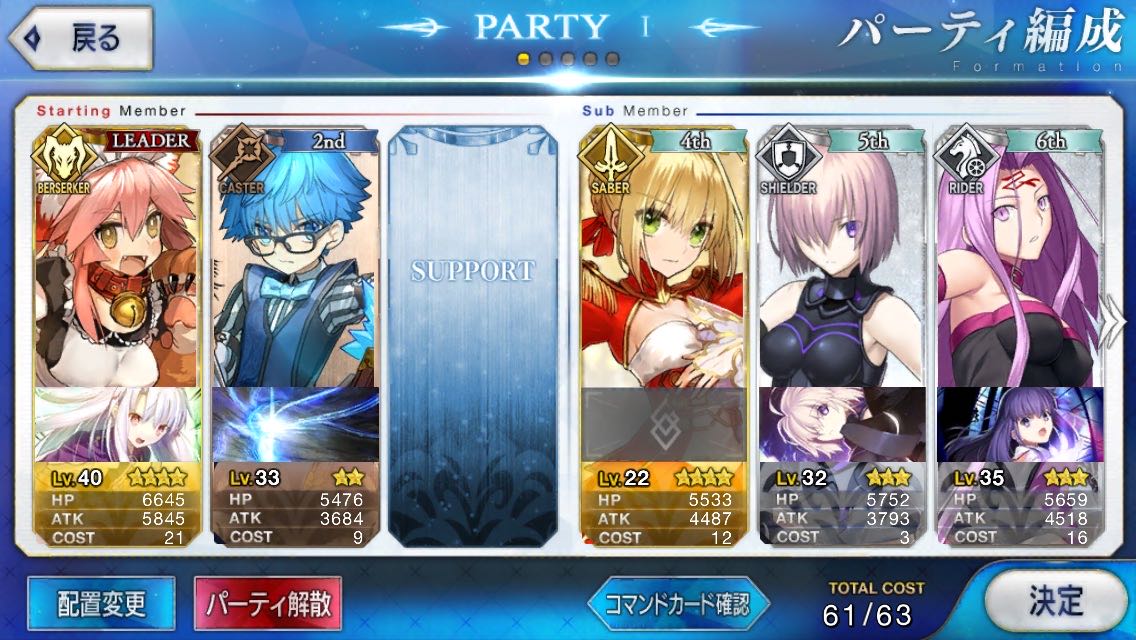
Task: Select the Caster's equipped craft essence
Action: click(x=295, y=425)
